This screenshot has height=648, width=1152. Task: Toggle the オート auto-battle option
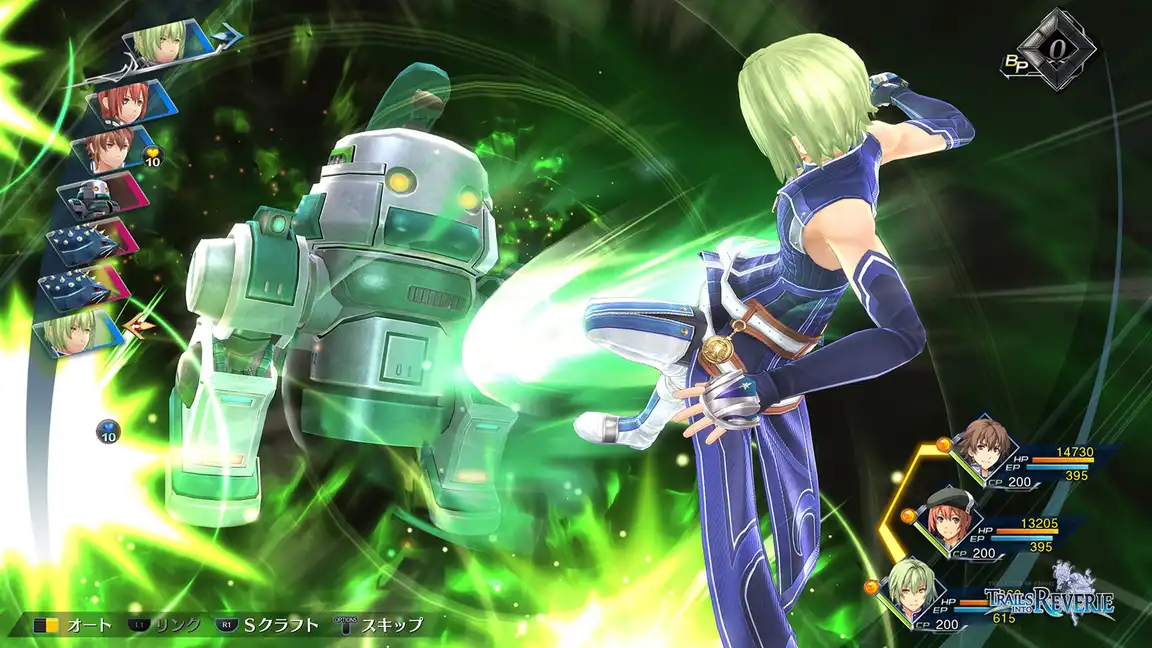pos(74,626)
